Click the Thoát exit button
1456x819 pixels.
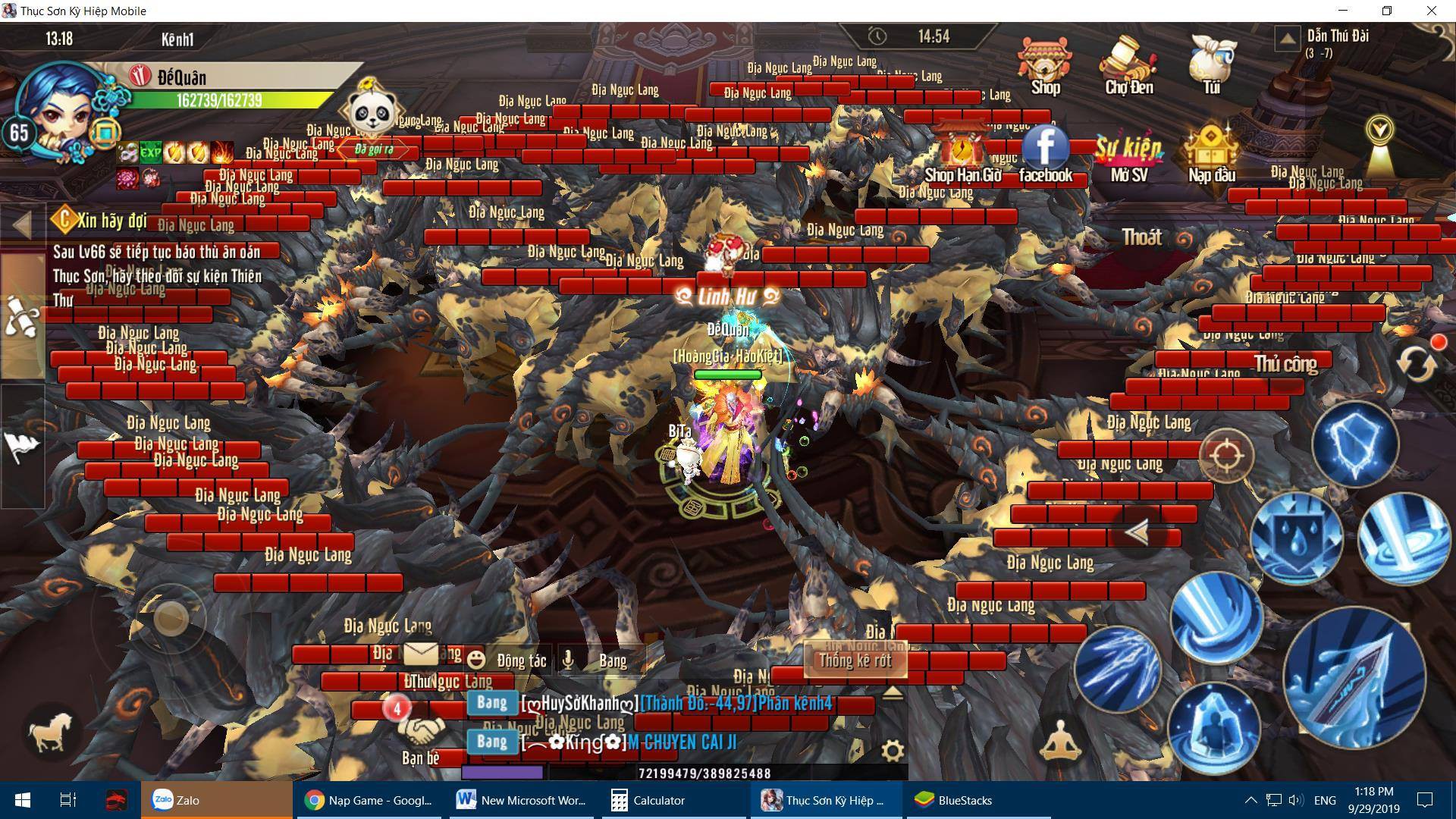1142,237
